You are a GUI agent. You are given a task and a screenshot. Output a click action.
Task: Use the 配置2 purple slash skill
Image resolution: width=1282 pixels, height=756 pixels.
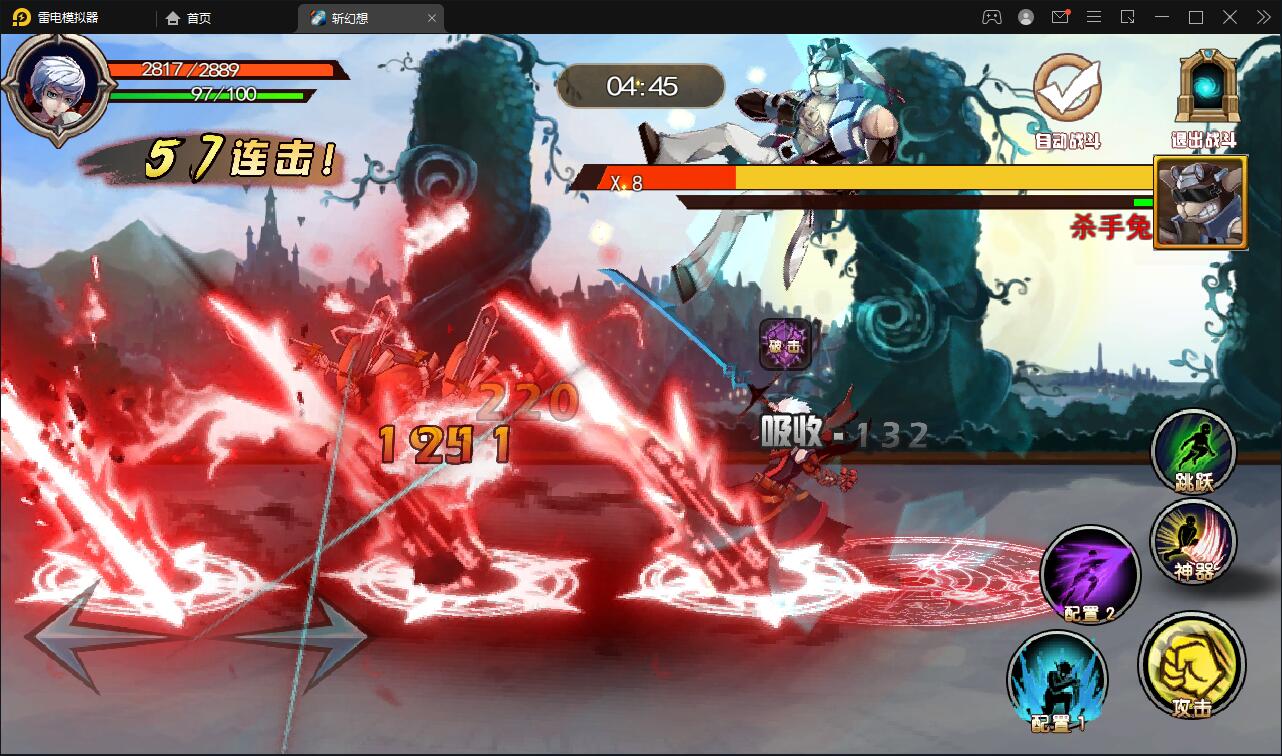(x=1090, y=574)
